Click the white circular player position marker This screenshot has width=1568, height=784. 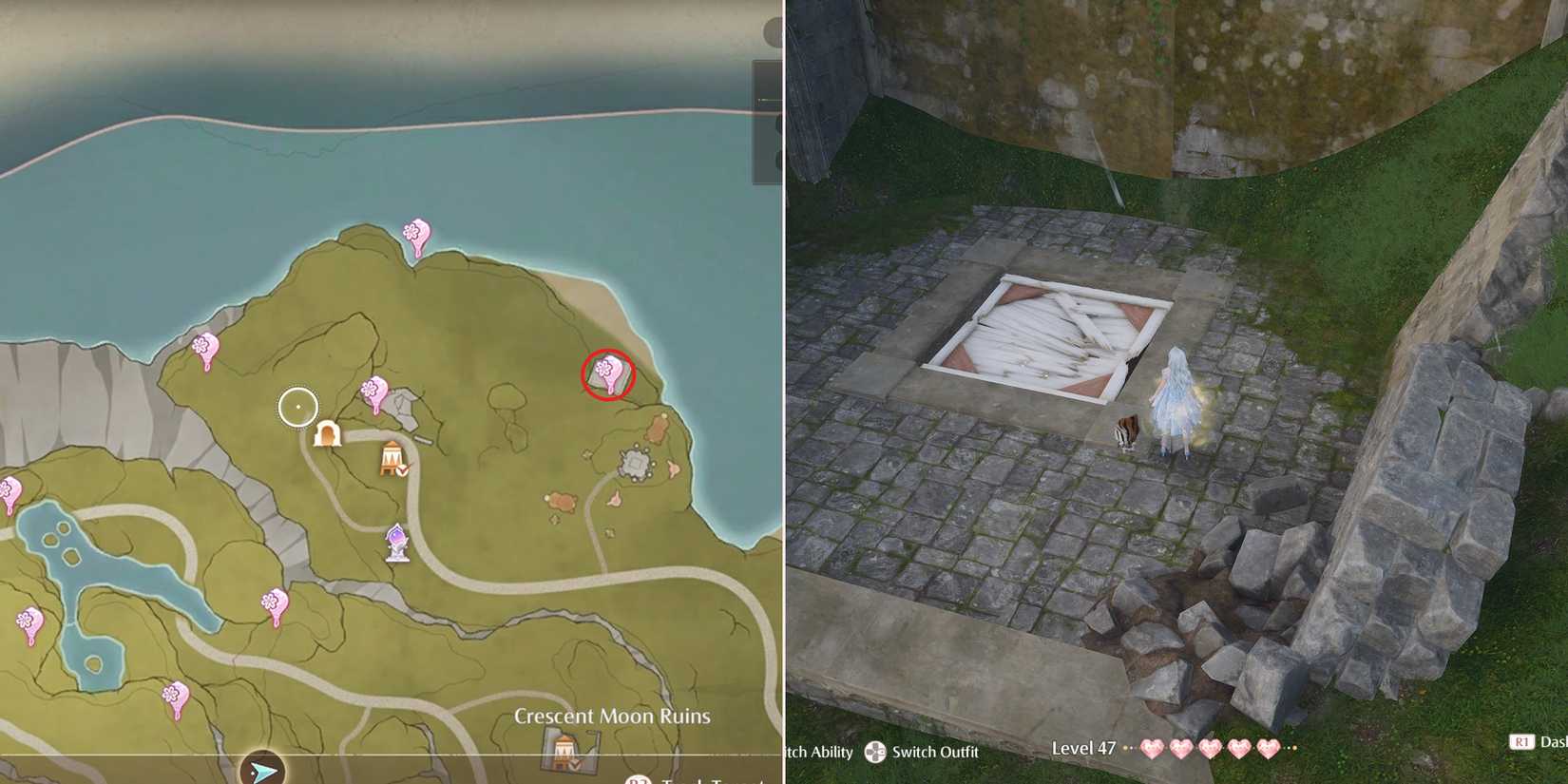point(297,406)
